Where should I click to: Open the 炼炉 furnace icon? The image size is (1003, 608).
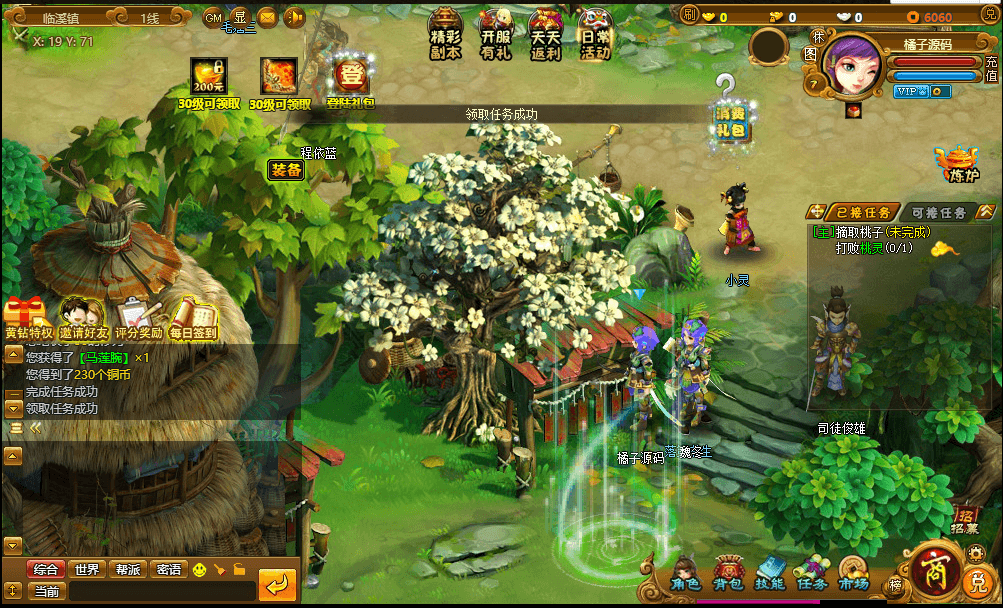(958, 163)
